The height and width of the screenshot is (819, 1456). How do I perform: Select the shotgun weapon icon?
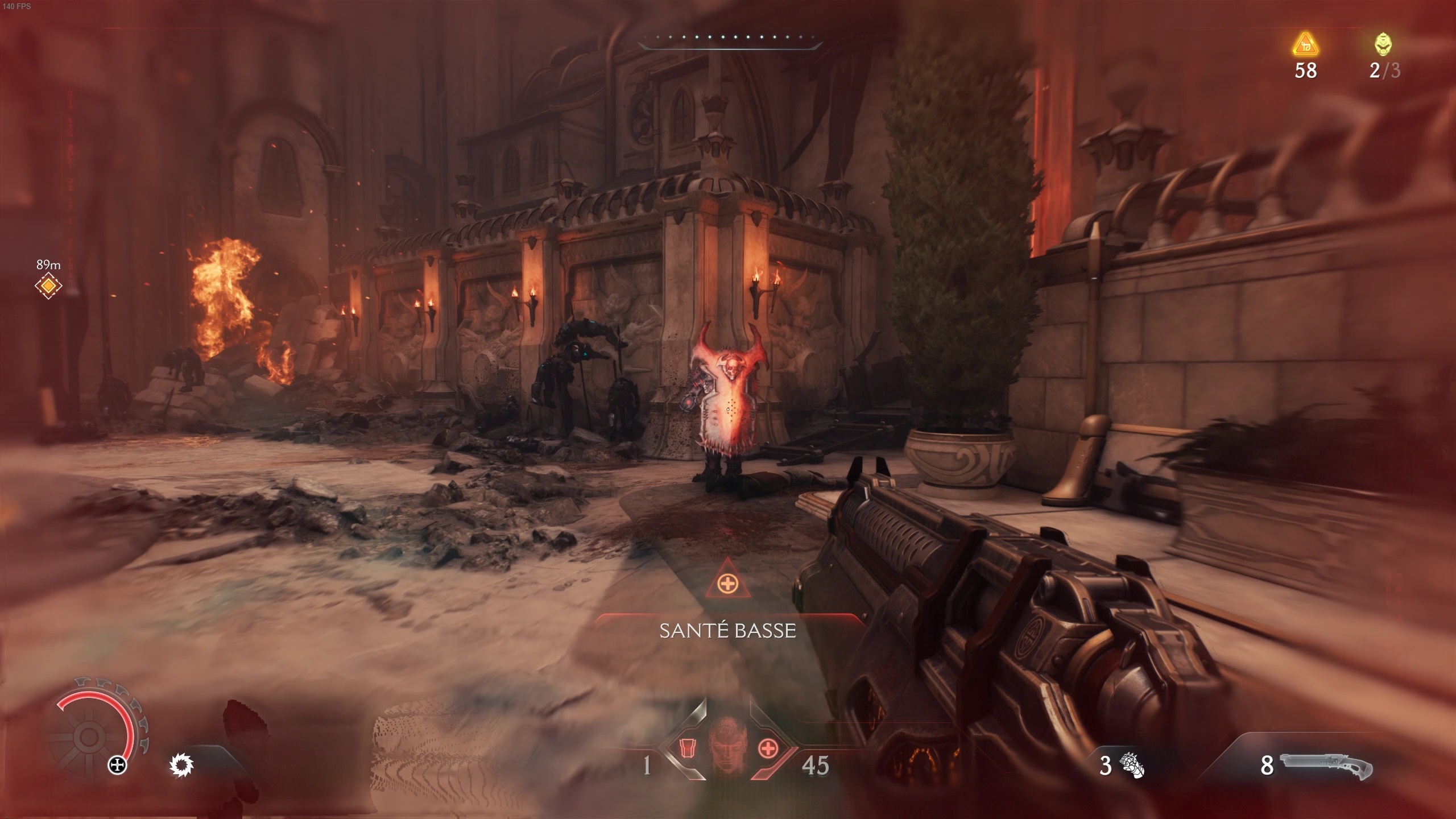click(x=1326, y=766)
